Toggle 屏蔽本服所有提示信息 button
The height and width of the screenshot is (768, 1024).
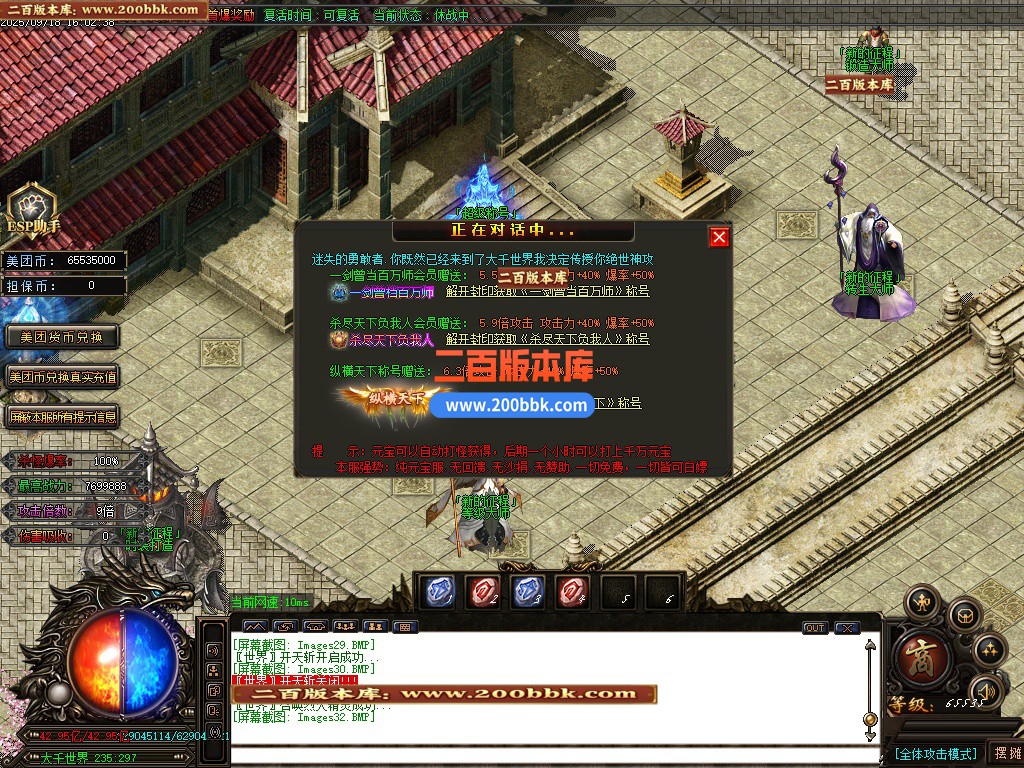pos(62,417)
